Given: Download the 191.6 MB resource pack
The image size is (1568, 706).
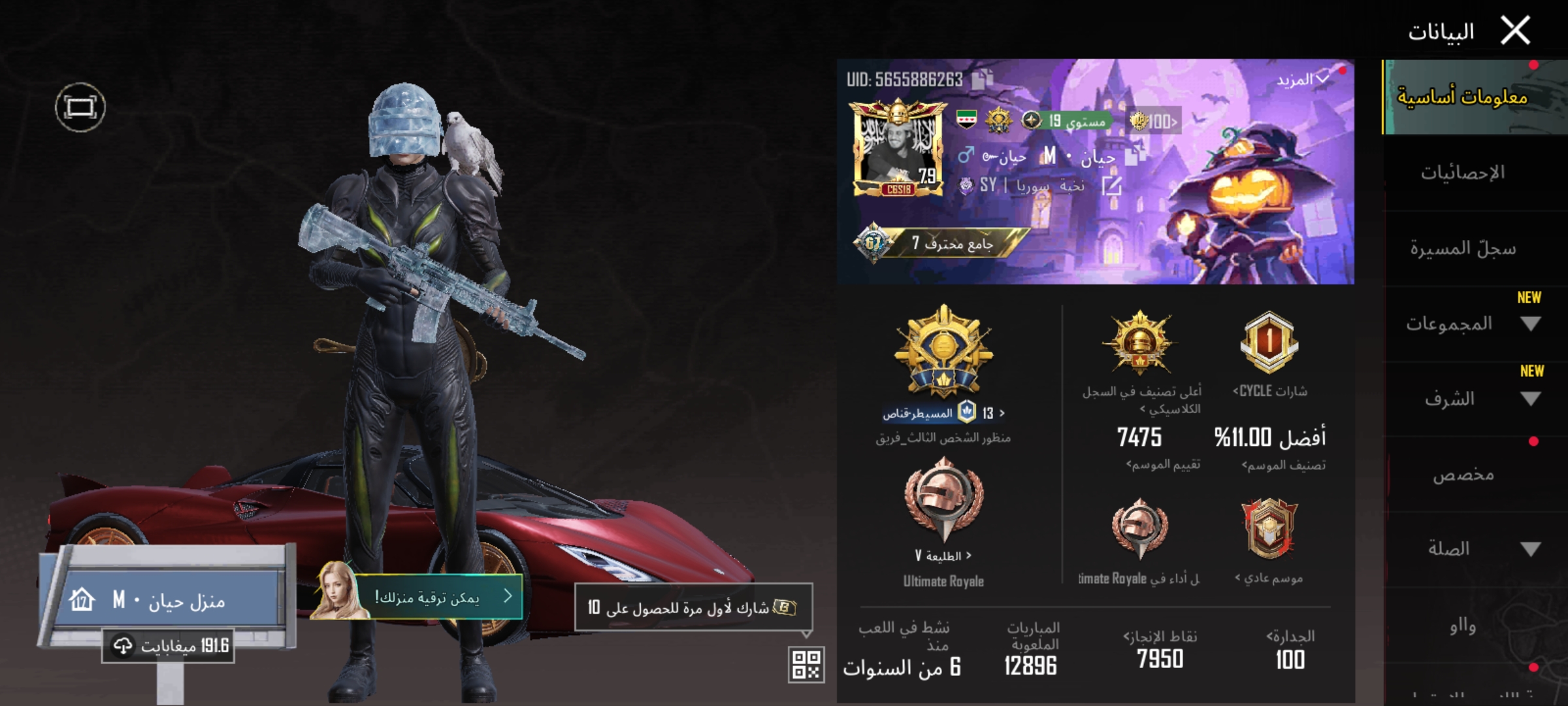Looking at the screenshot, I should pyautogui.click(x=169, y=646).
